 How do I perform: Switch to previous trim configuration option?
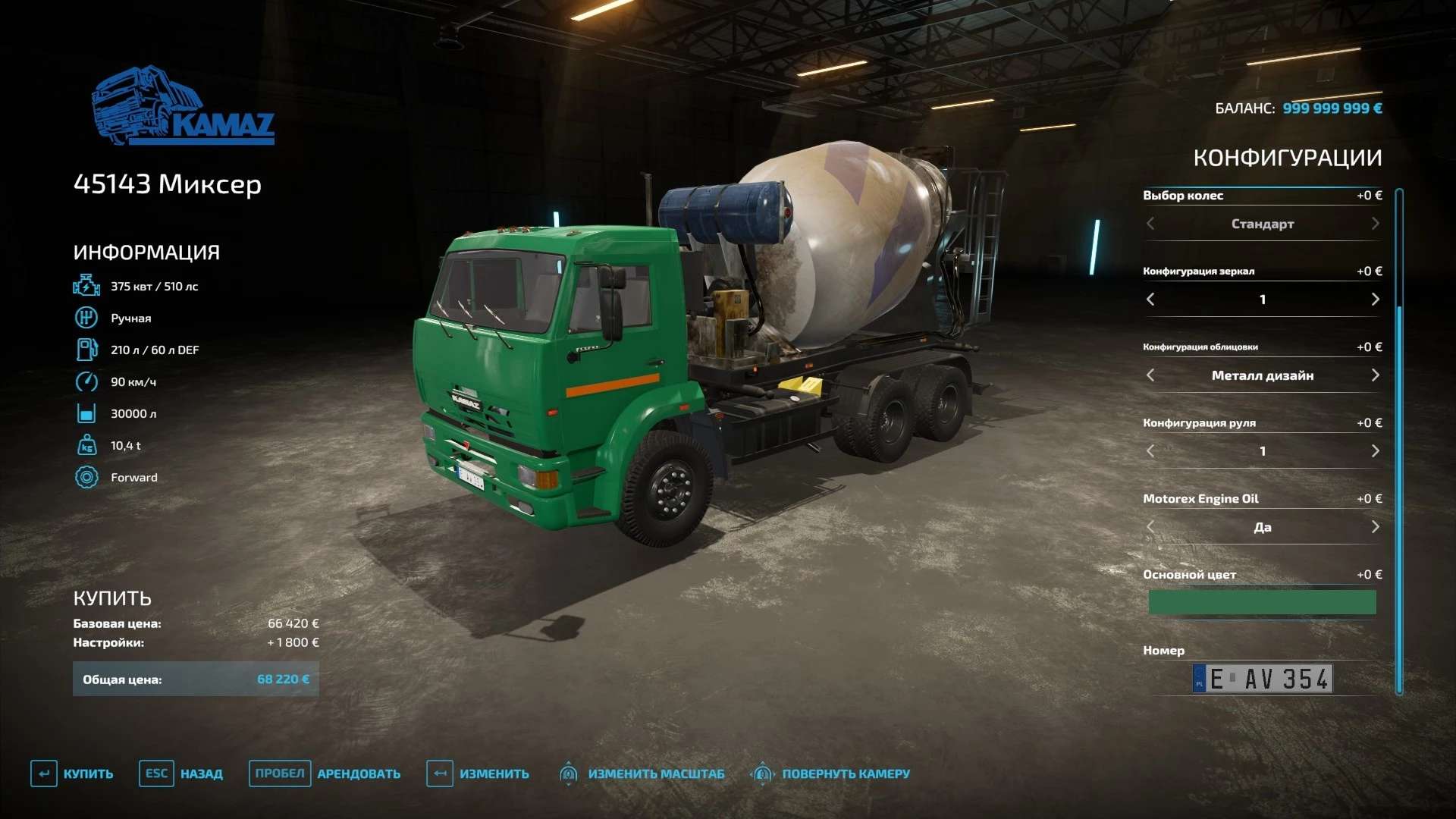click(x=1150, y=375)
